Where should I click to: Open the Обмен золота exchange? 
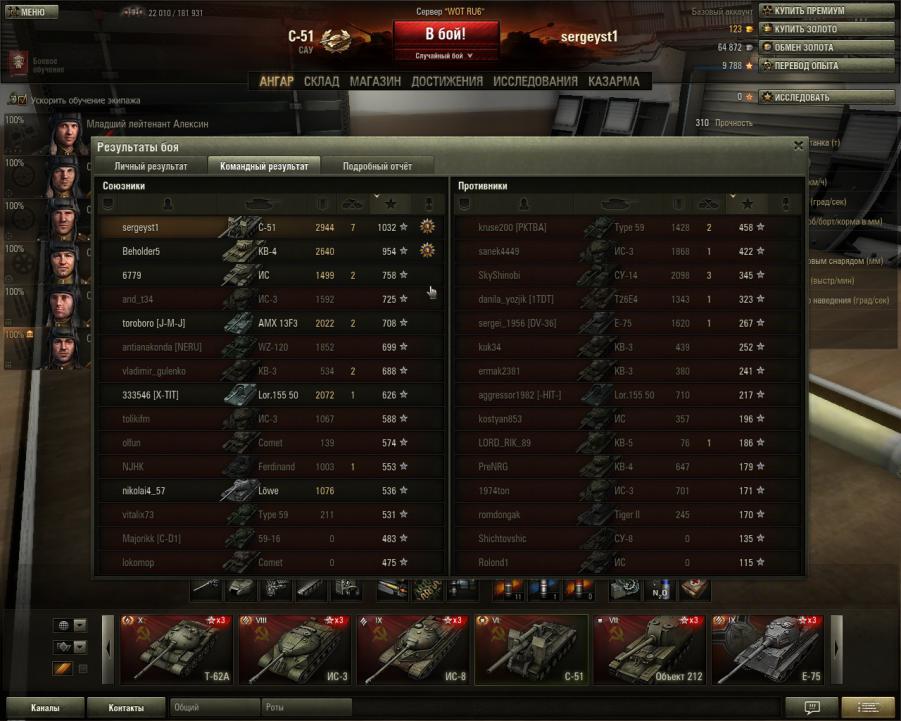826,47
